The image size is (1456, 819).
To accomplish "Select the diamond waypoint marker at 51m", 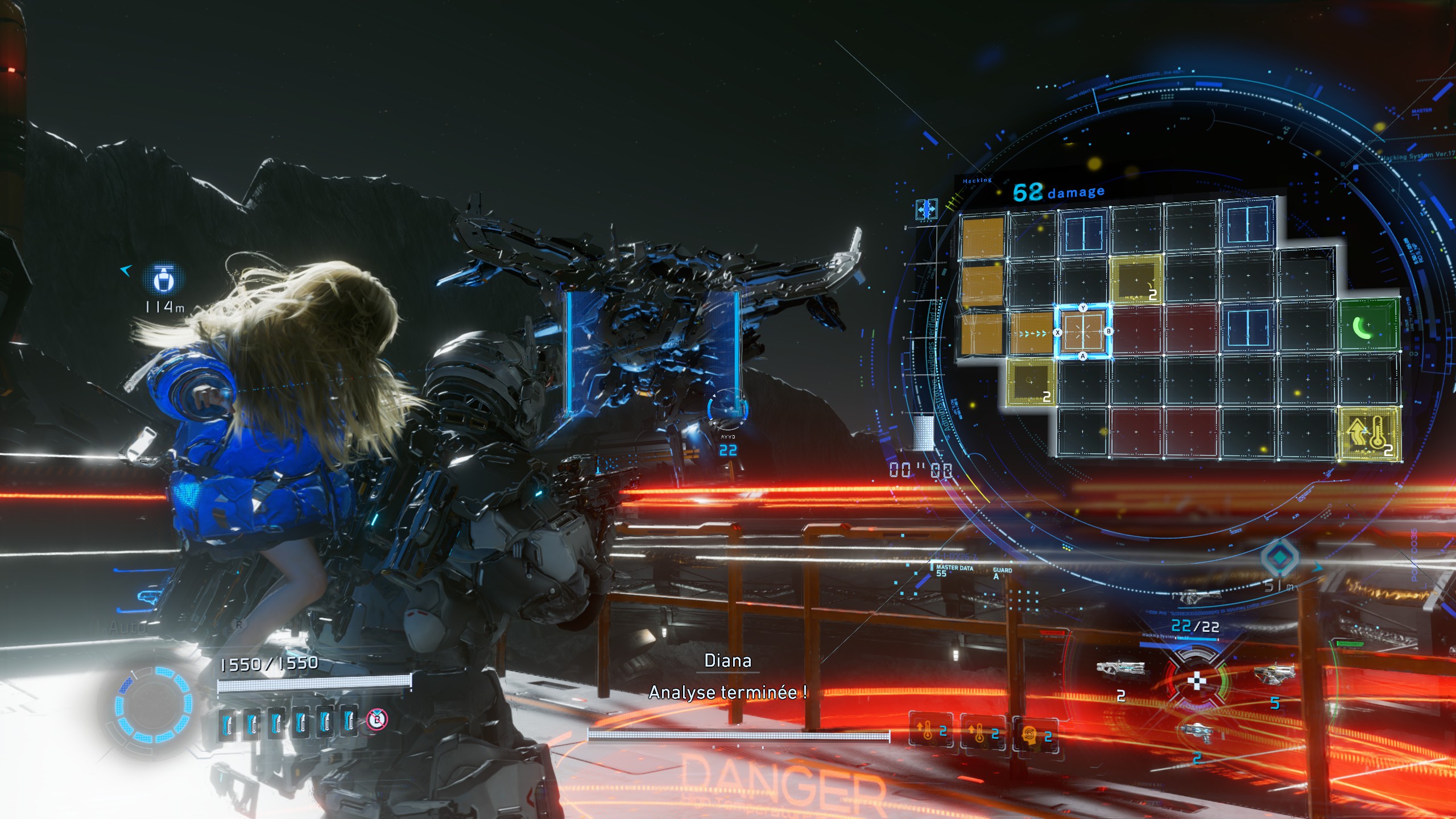I will 1280,557.
